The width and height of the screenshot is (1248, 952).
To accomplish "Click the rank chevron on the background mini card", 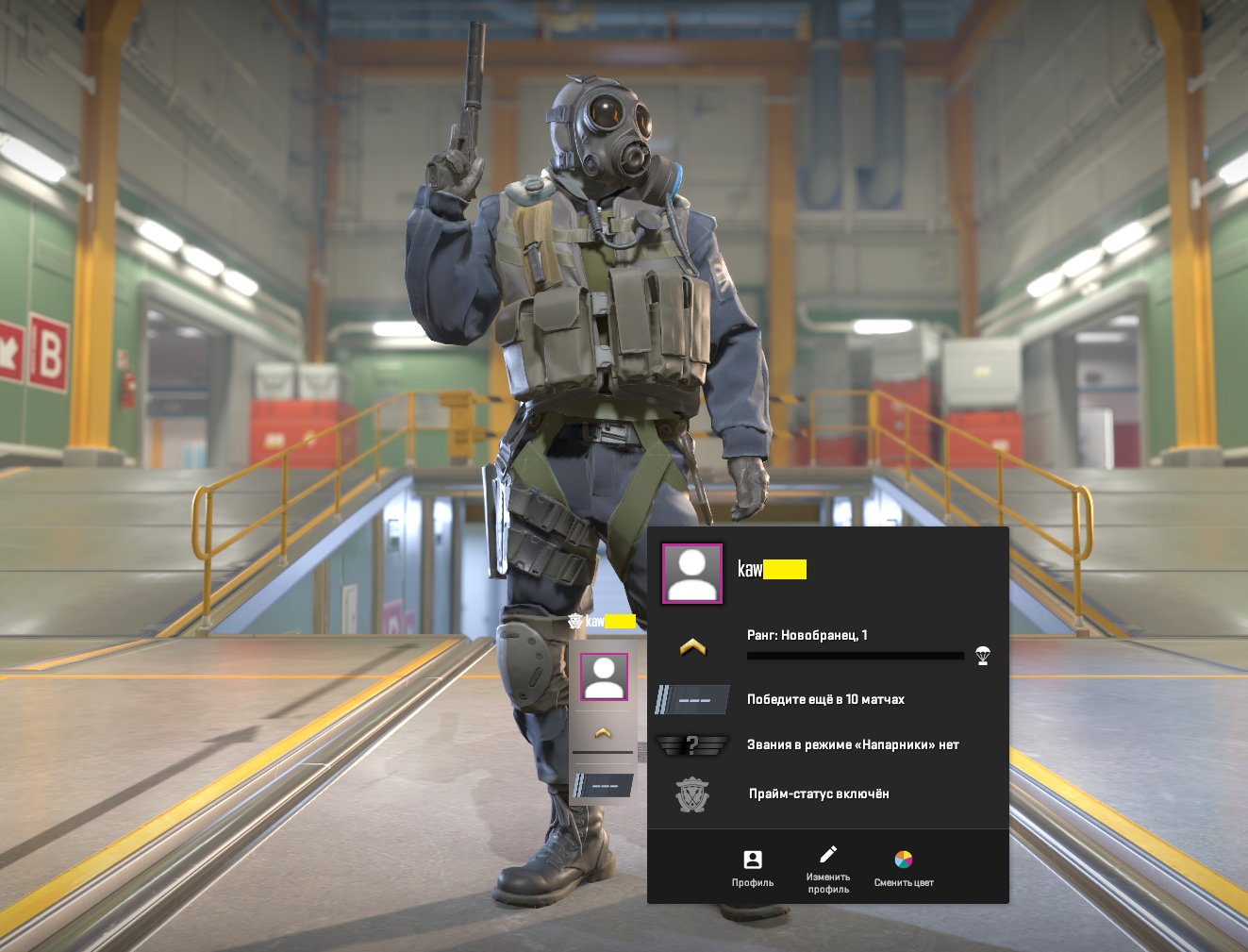I will pyautogui.click(x=602, y=729).
